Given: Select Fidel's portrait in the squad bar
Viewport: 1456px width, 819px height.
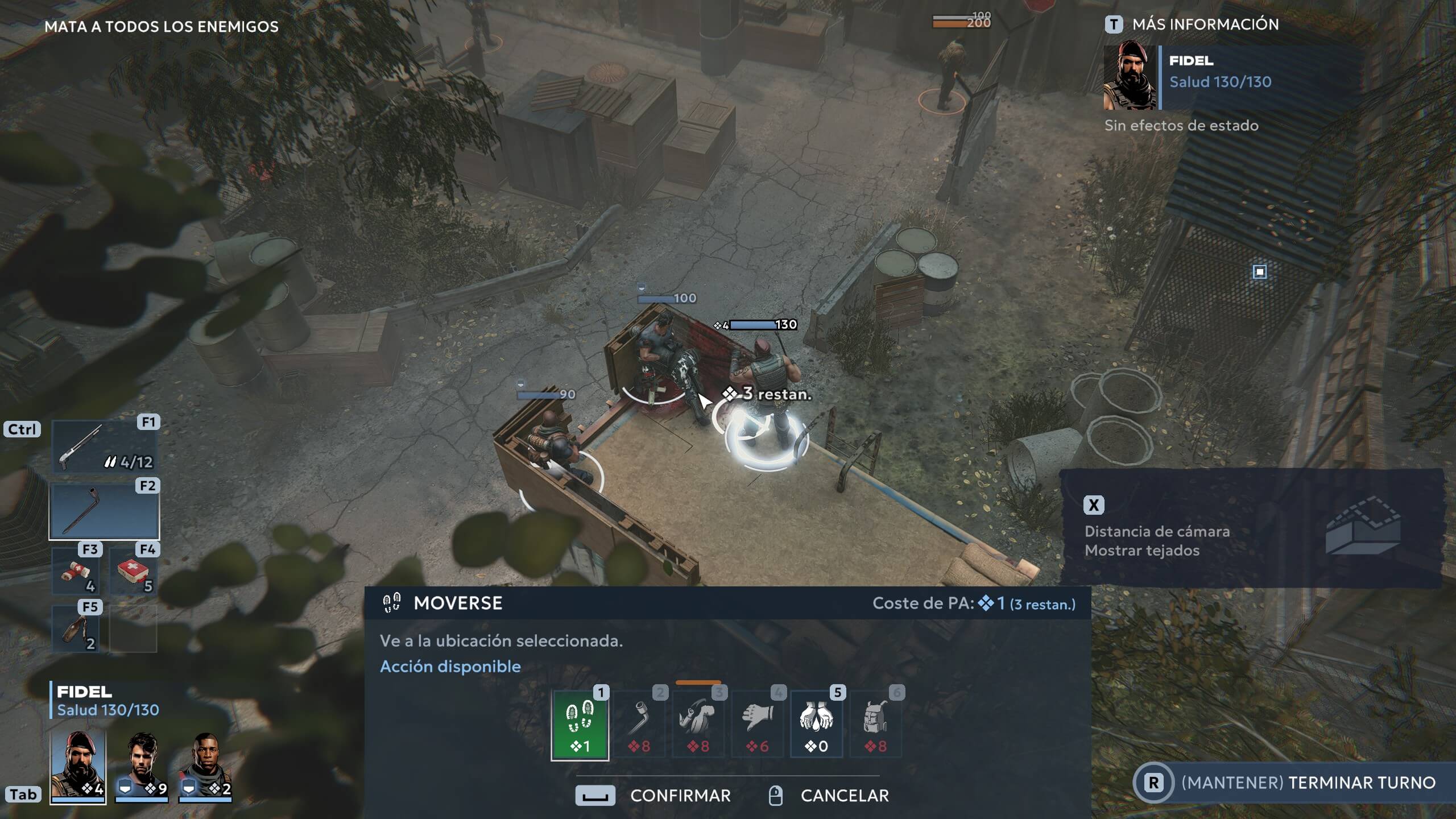Looking at the screenshot, I should point(78,766).
